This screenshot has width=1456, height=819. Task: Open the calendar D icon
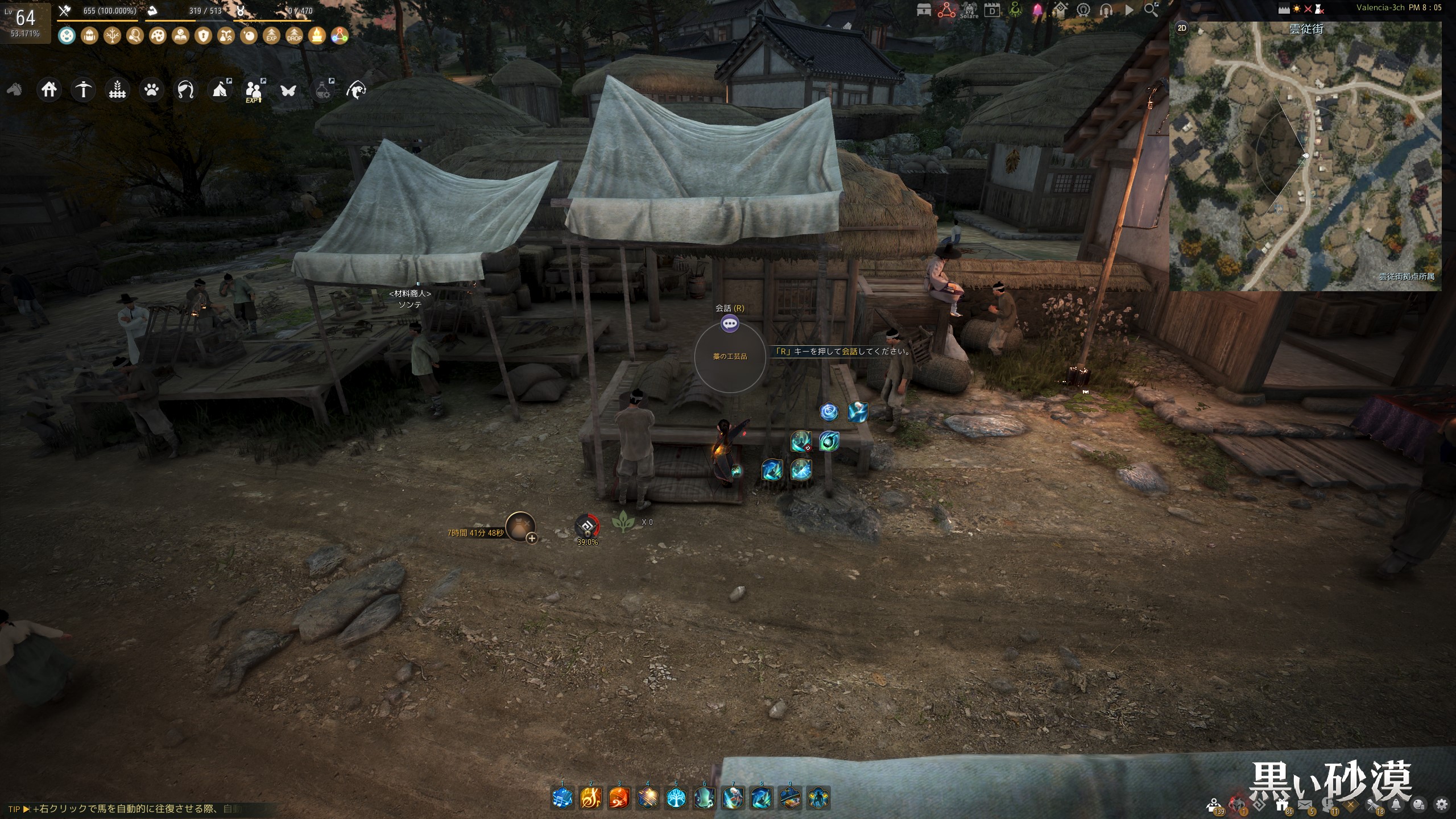pos(992,10)
